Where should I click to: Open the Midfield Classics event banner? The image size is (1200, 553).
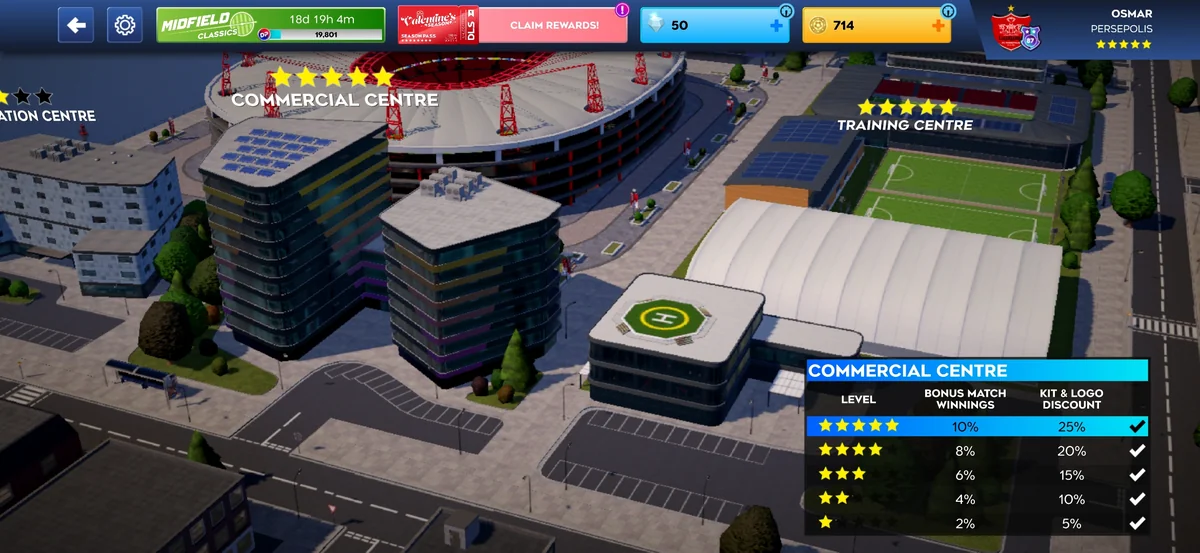pos(270,25)
